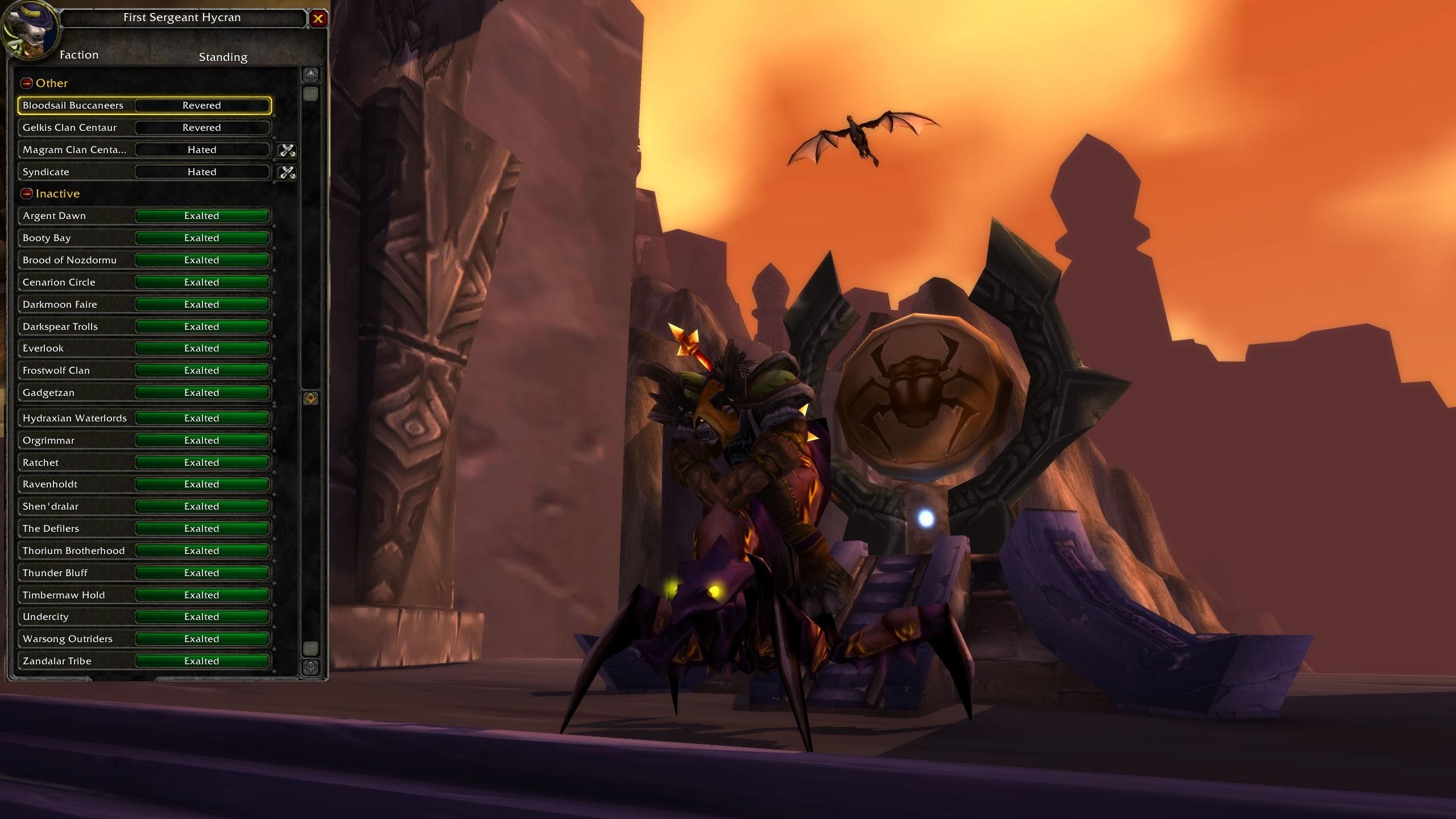Select the Magram Clan Centaur row
The width and height of the screenshot is (1456, 819).
[x=144, y=150]
